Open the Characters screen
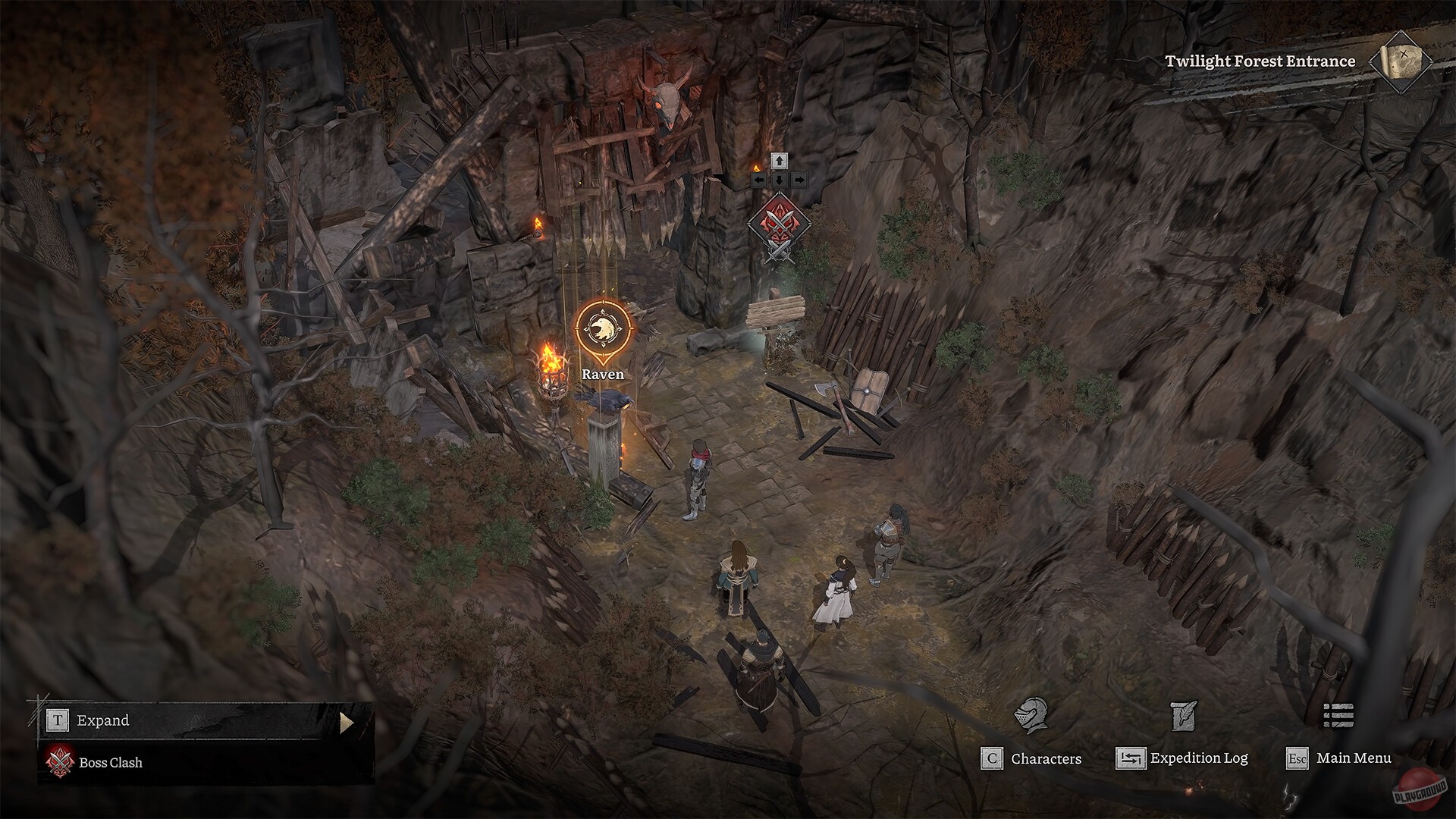This screenshot has width=1456, height=819. [1045, 758]
